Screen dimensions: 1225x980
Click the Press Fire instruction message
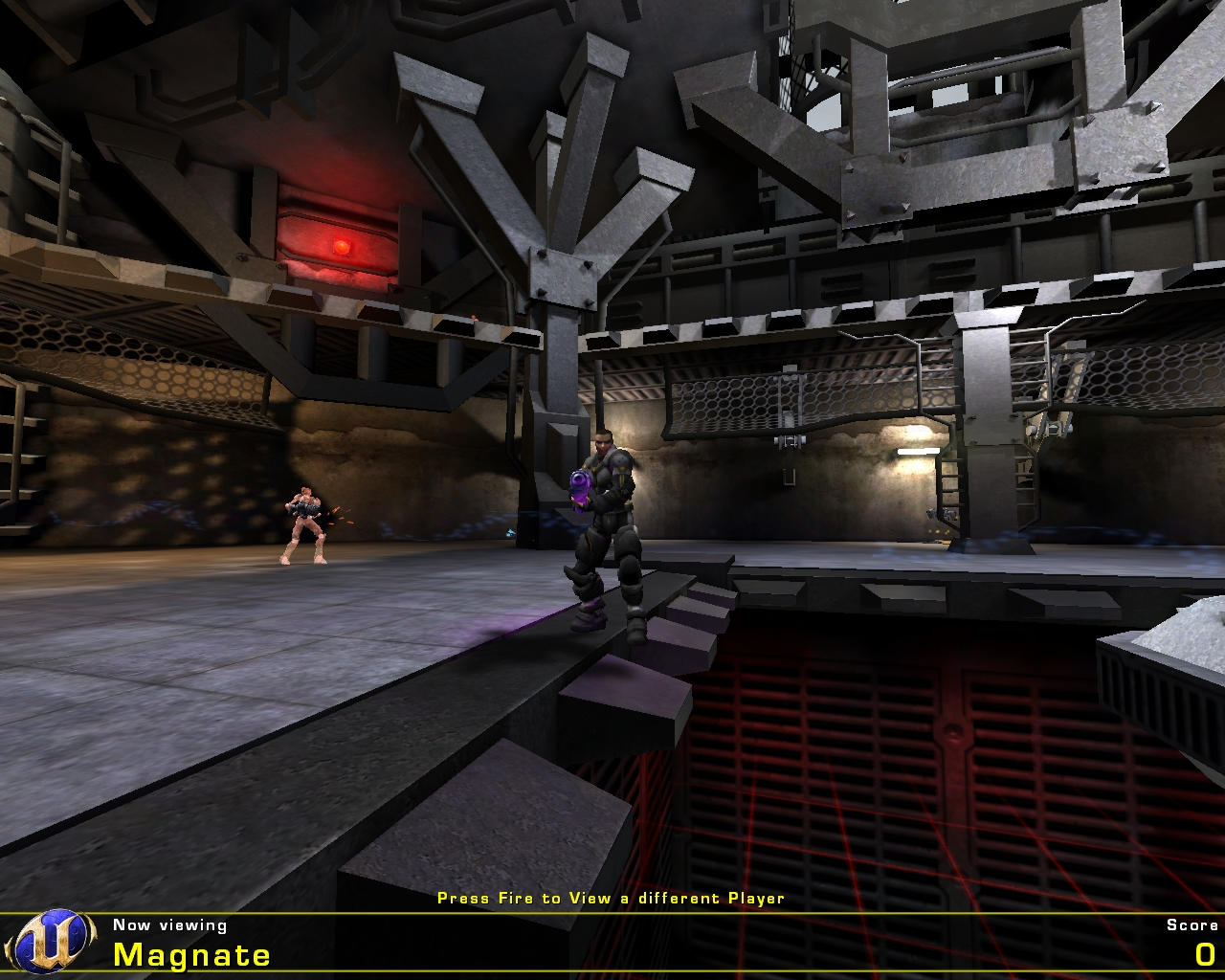611,899
